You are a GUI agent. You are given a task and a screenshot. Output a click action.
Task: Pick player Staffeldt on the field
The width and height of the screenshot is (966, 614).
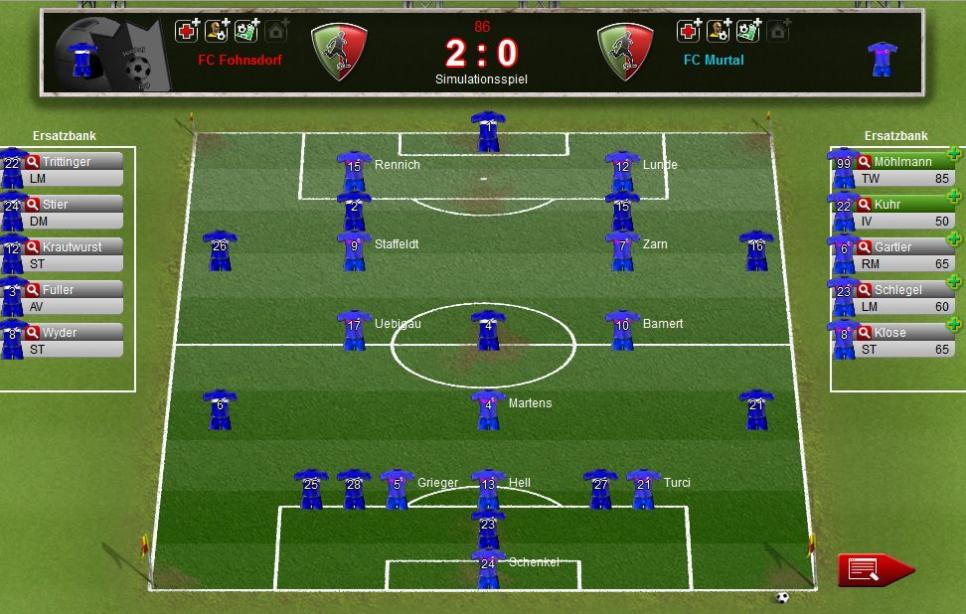pos(354,248)
